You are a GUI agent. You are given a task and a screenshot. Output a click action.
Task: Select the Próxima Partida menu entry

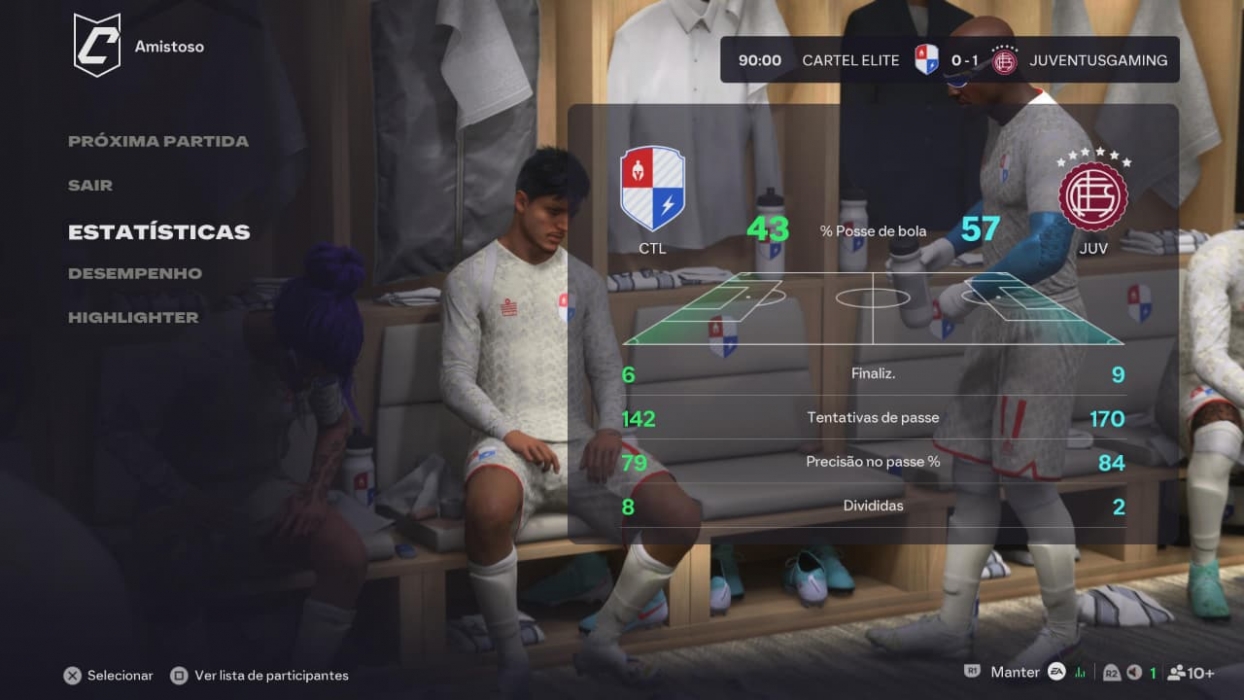(x=158, y=141)
